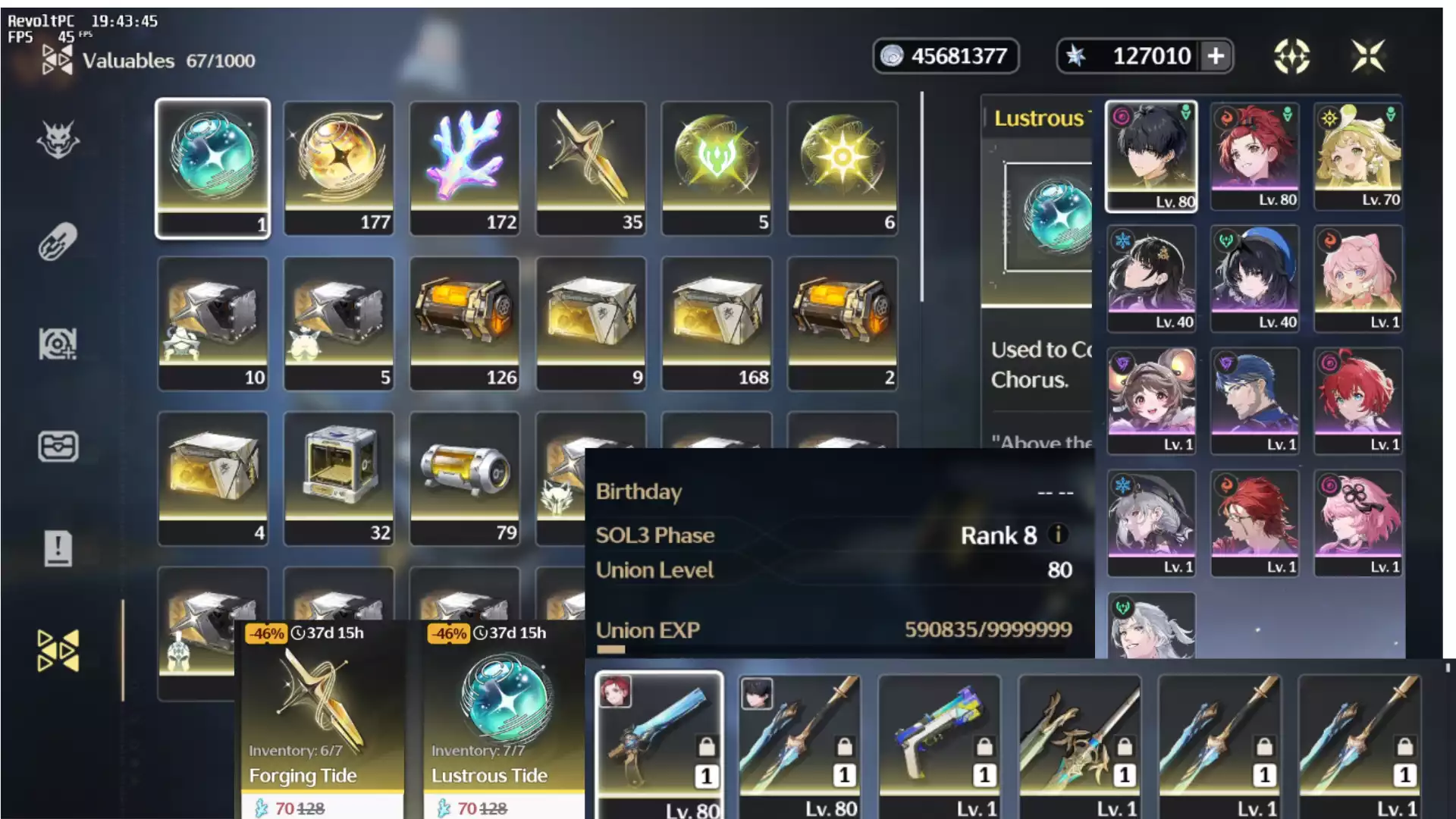Select the Lv. 70 blonde character portrait

tap(1357, 155)
